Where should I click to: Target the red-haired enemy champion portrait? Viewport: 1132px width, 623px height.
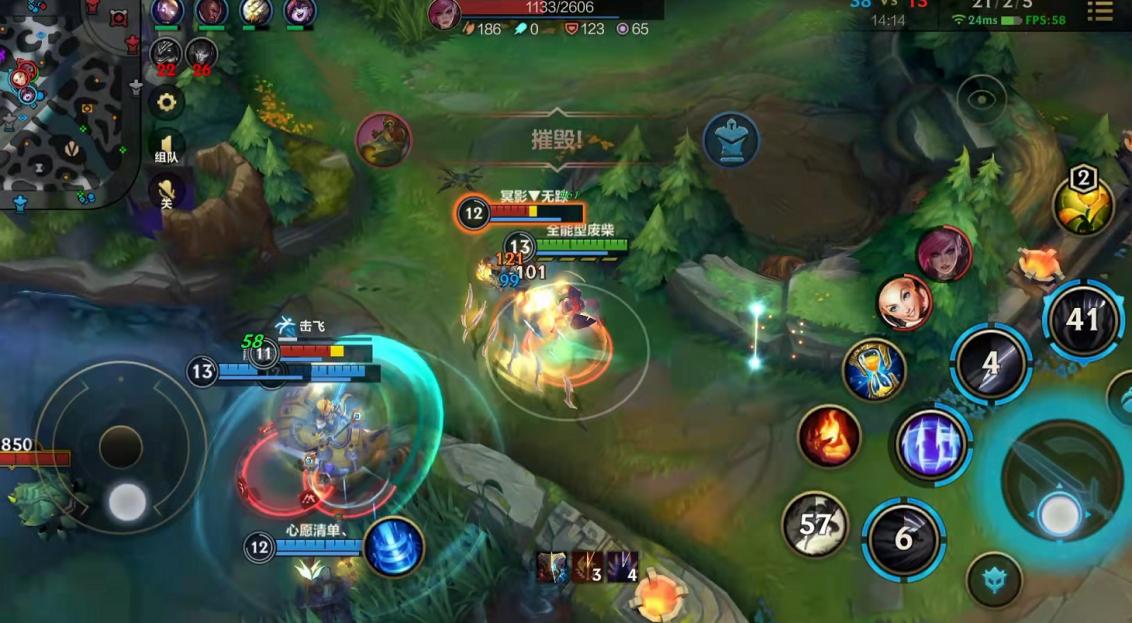[x=943, y=253]
